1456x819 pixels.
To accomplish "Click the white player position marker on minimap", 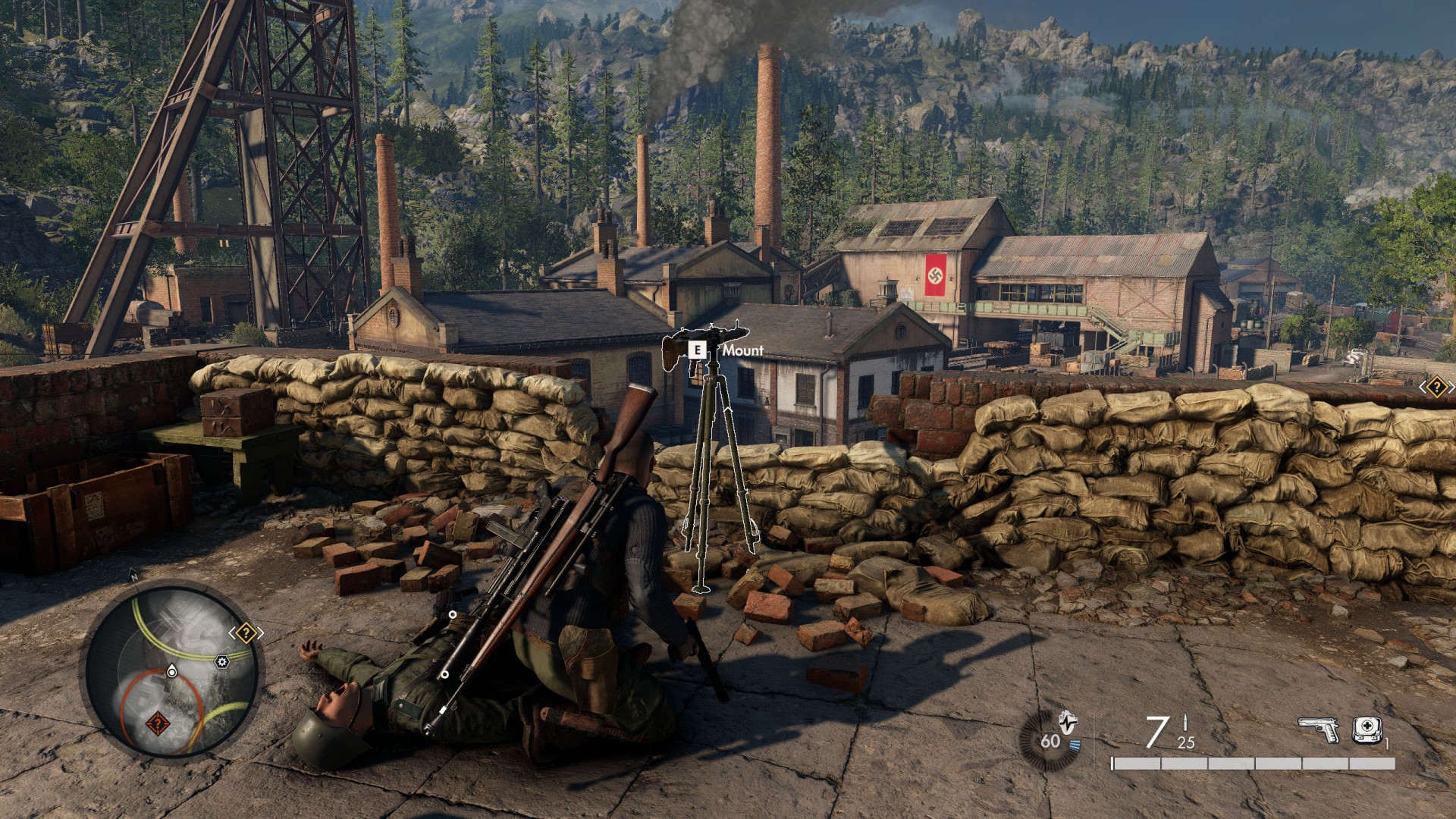I will pyautogui.click(x=172, y=671).
